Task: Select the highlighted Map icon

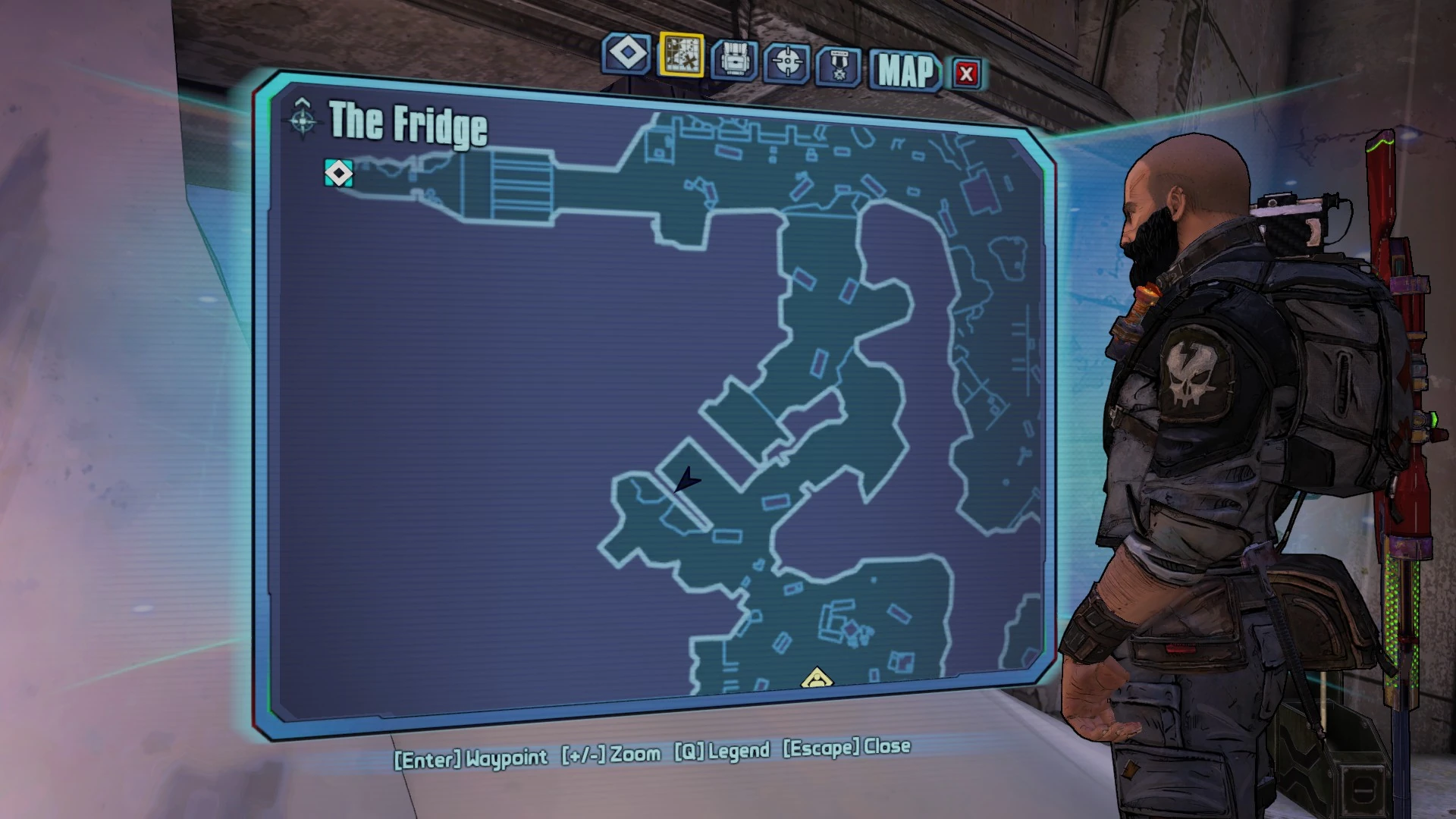Action: pyautogui.click(x=683, y=56)
